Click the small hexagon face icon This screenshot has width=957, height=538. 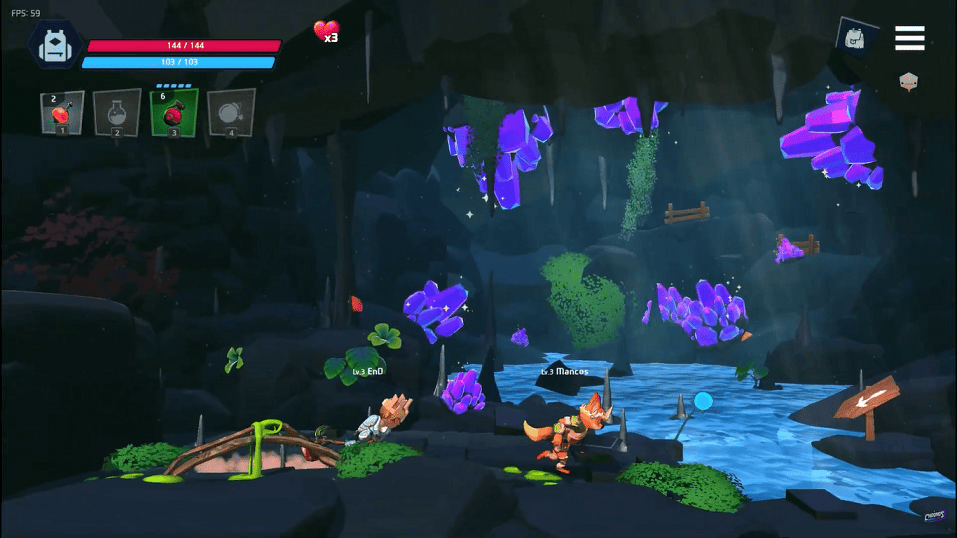908,82
